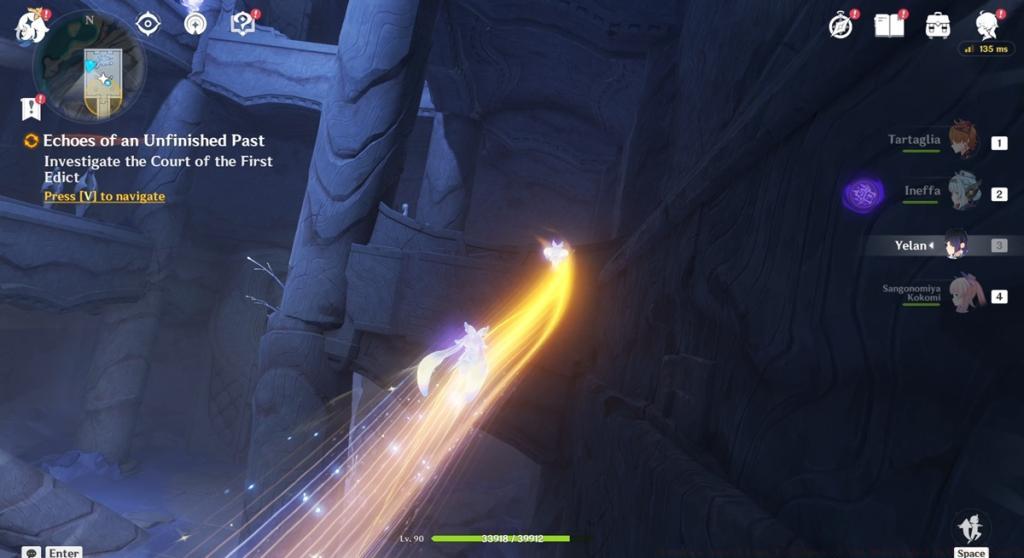Open the compass events icon

[842, 26]
